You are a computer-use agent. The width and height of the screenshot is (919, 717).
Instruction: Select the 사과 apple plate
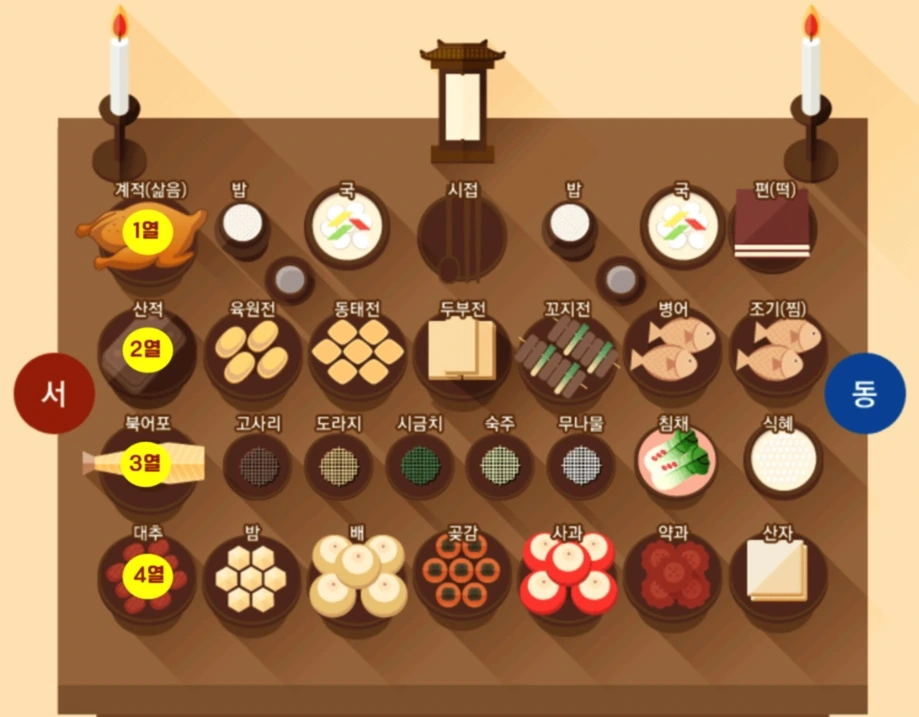click(568, 573)
